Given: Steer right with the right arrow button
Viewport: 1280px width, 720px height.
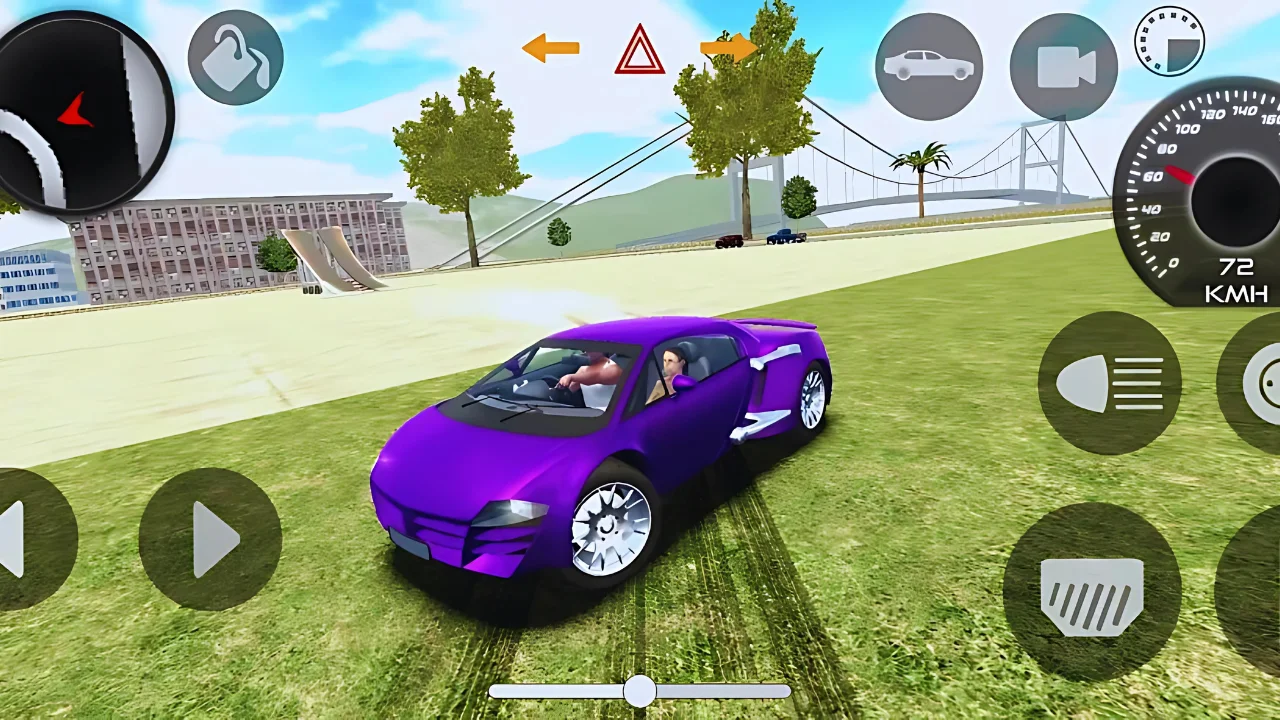Looking at the screenshot, I should [210, 539].
